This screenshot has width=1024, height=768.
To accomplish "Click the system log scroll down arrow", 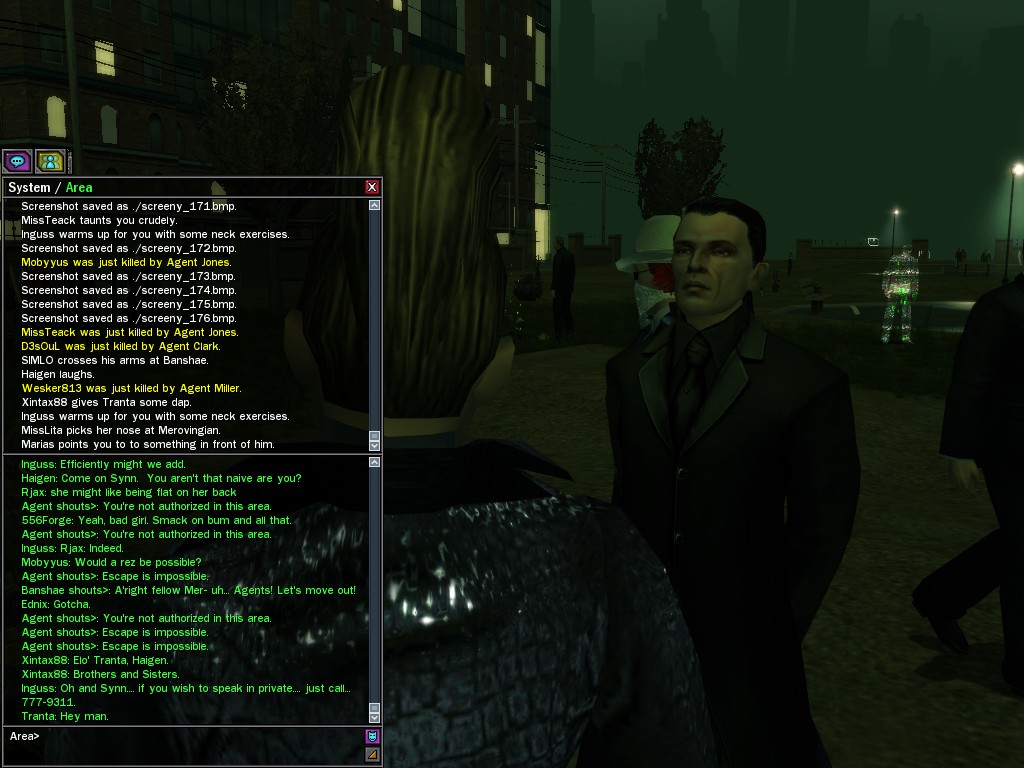I will [375, 443].
